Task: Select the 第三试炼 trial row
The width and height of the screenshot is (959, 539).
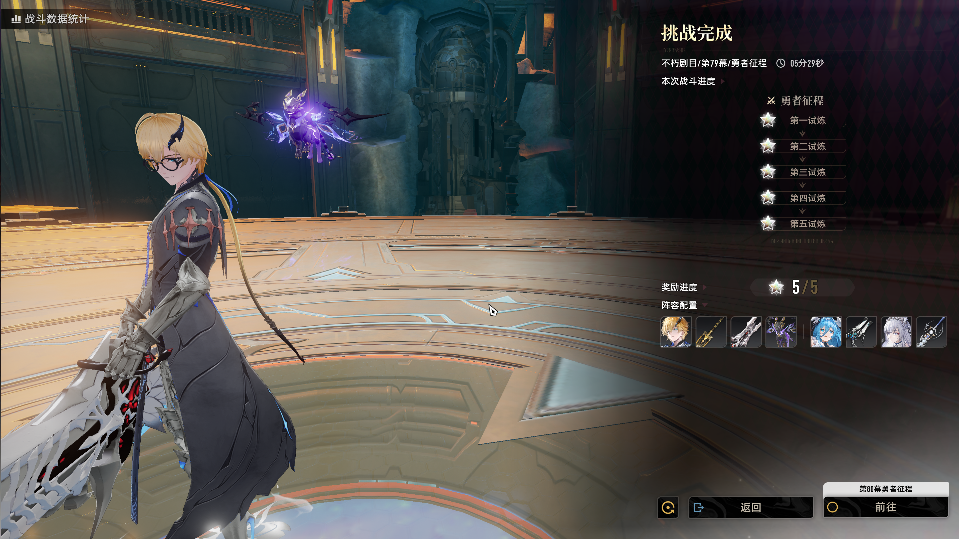Action: [x=806, y=172]
